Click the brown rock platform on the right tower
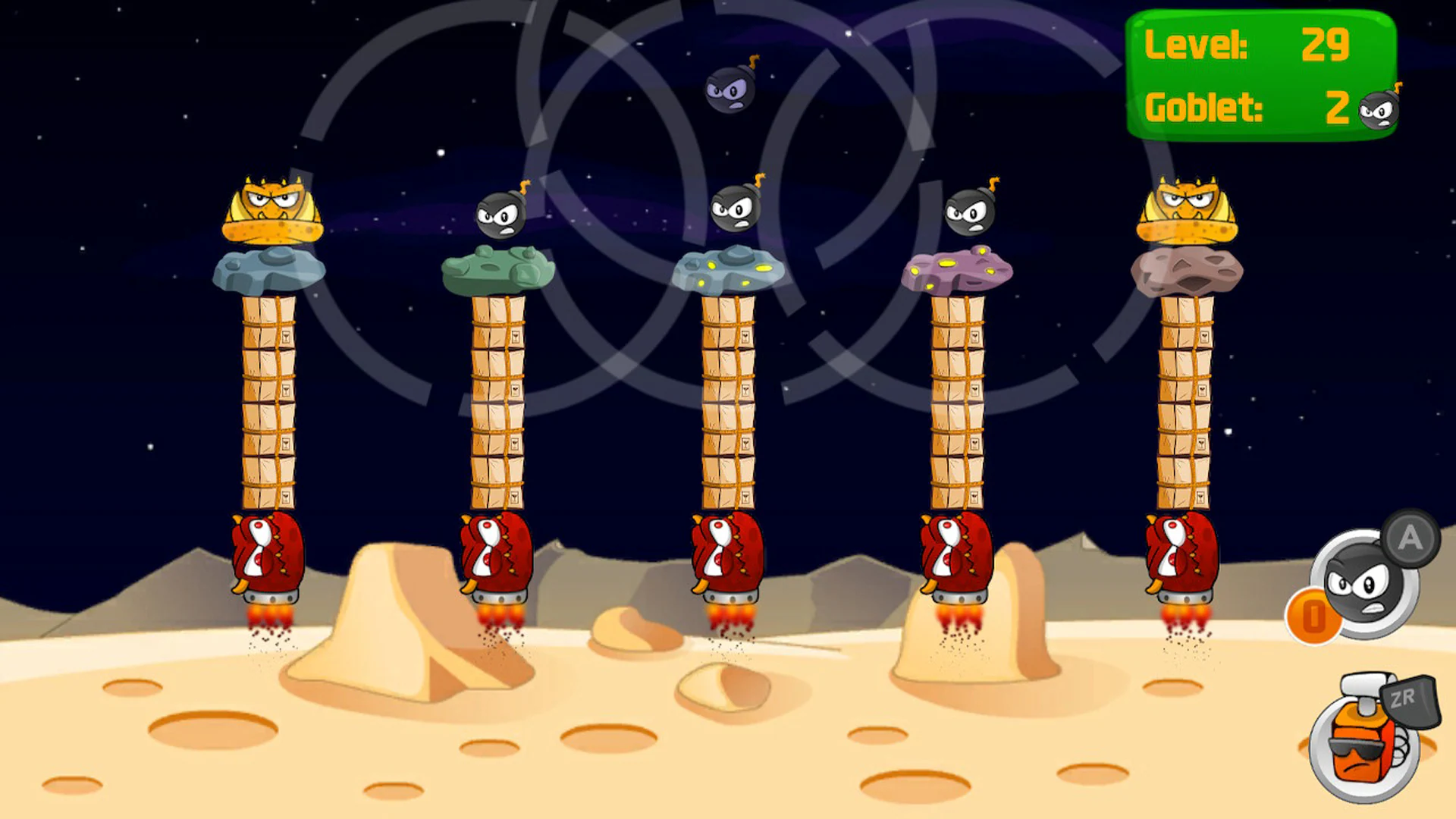The height and width of the screenshot is (819, 1456). (x=1187, y=273)
